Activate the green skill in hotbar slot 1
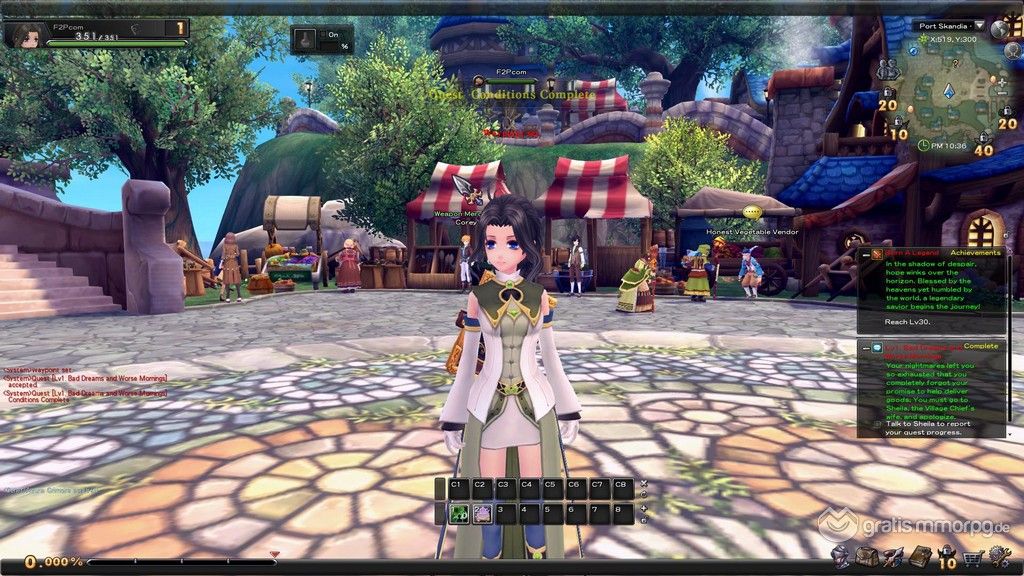The width and height of the screenshot is (1024, 576). [x=456, y=514]
